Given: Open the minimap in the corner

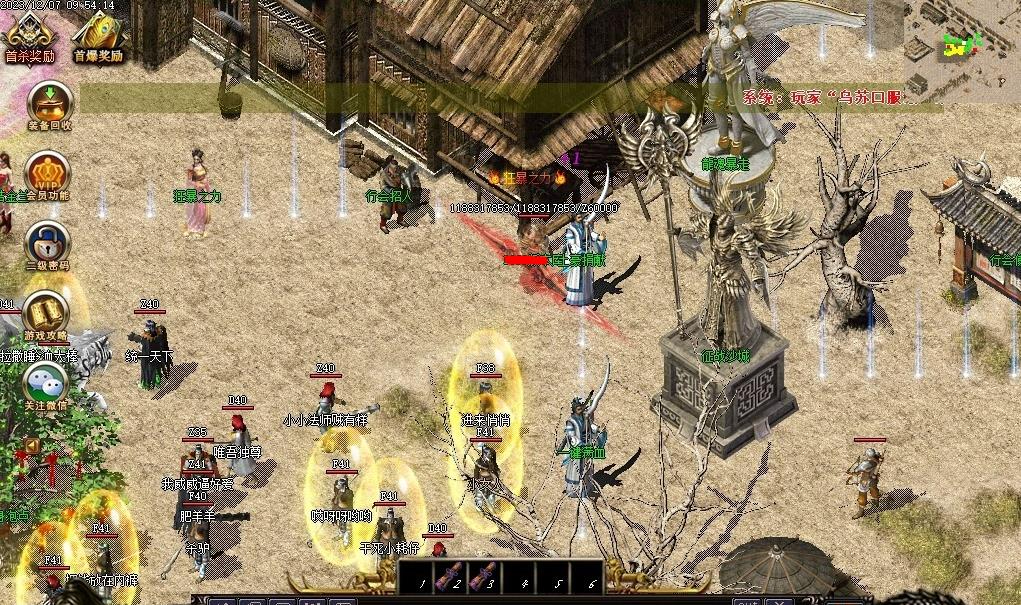Looking at the screenshot, I should tap(961, 47).
